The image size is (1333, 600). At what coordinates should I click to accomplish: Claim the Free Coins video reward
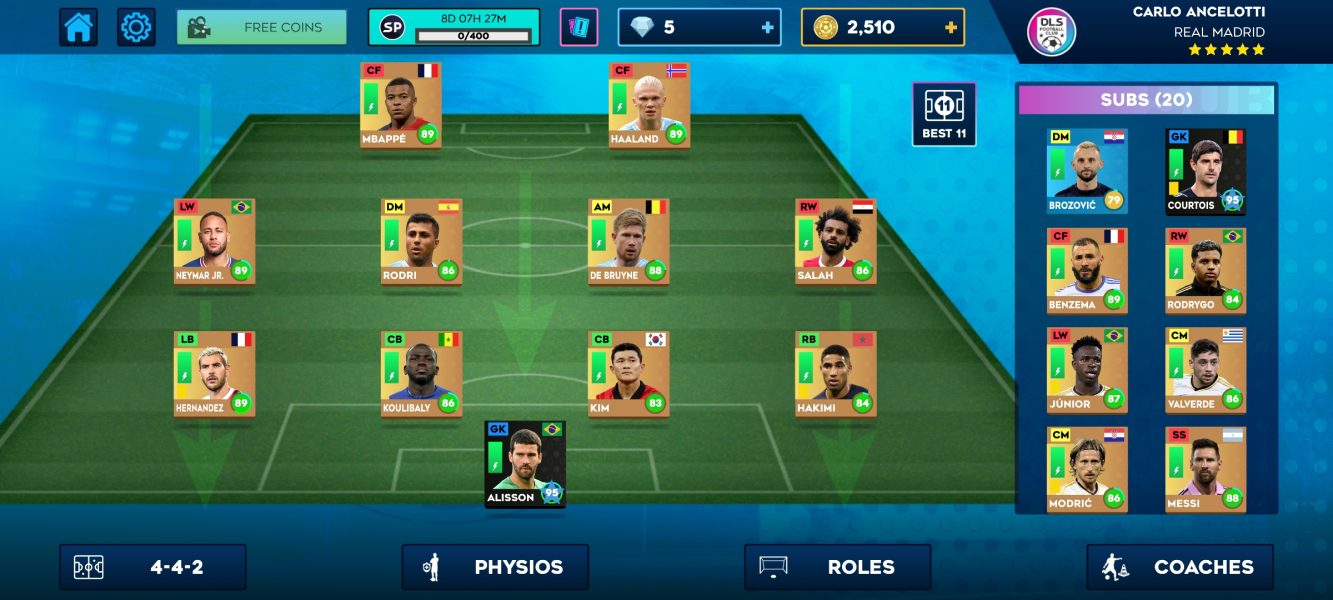point(262,27)
